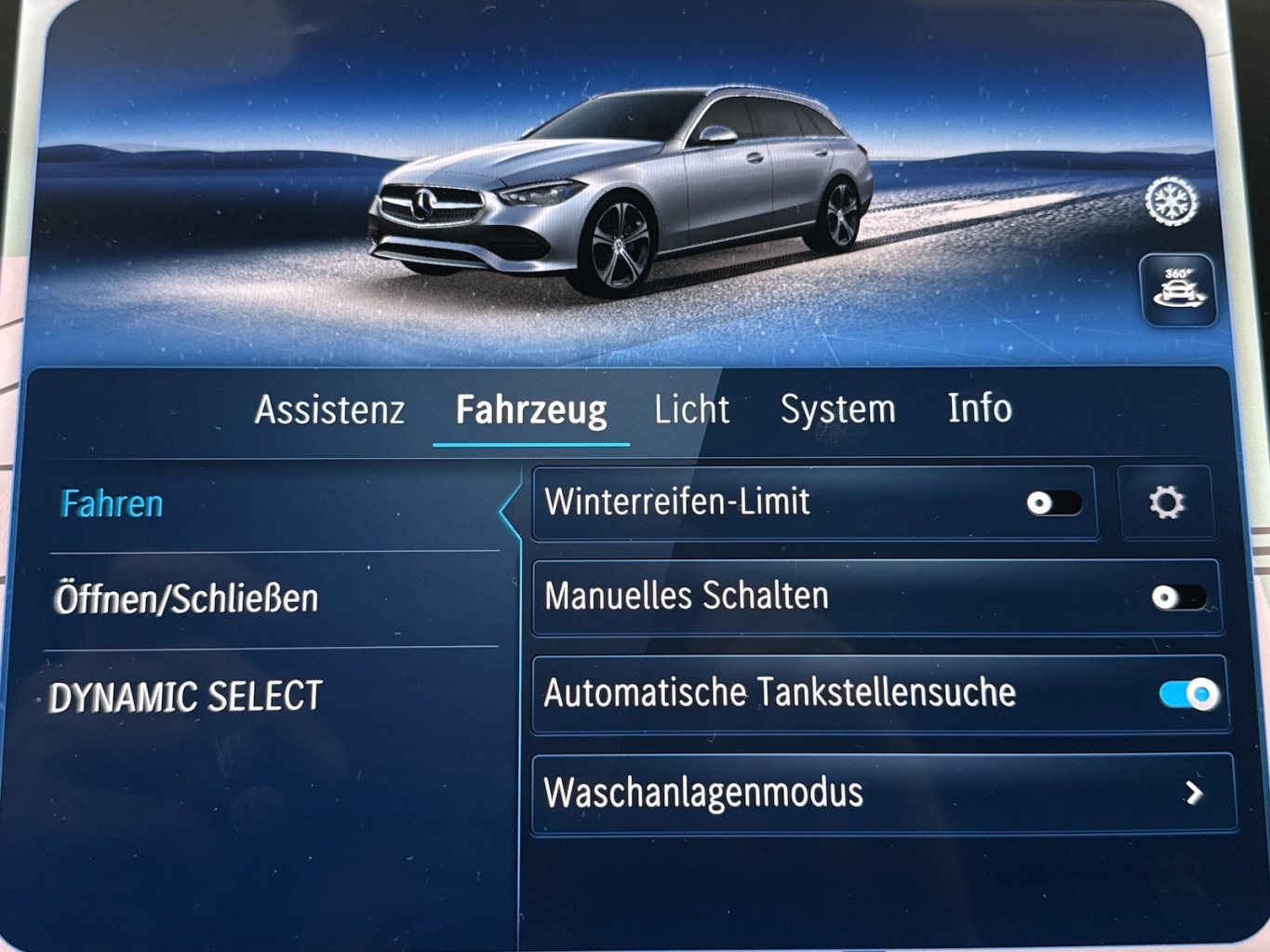Viewport: 1270px width, 952px height.
Task: Tap the 360° camera view button
Action: (x=1178, y=289)
